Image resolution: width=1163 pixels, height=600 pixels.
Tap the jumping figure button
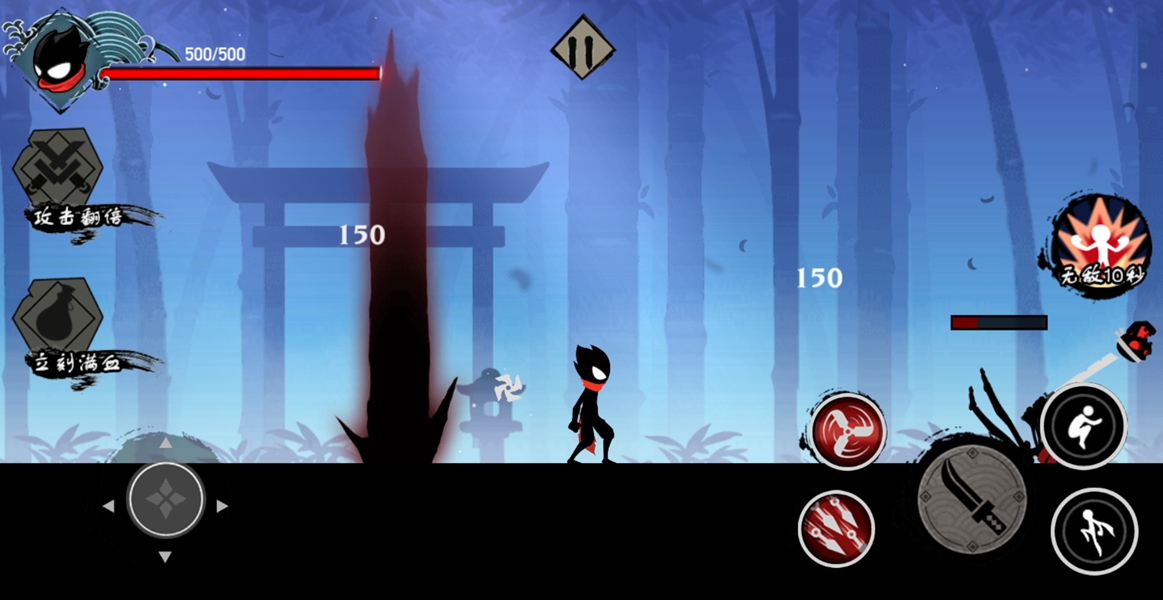pos(1094,531)
